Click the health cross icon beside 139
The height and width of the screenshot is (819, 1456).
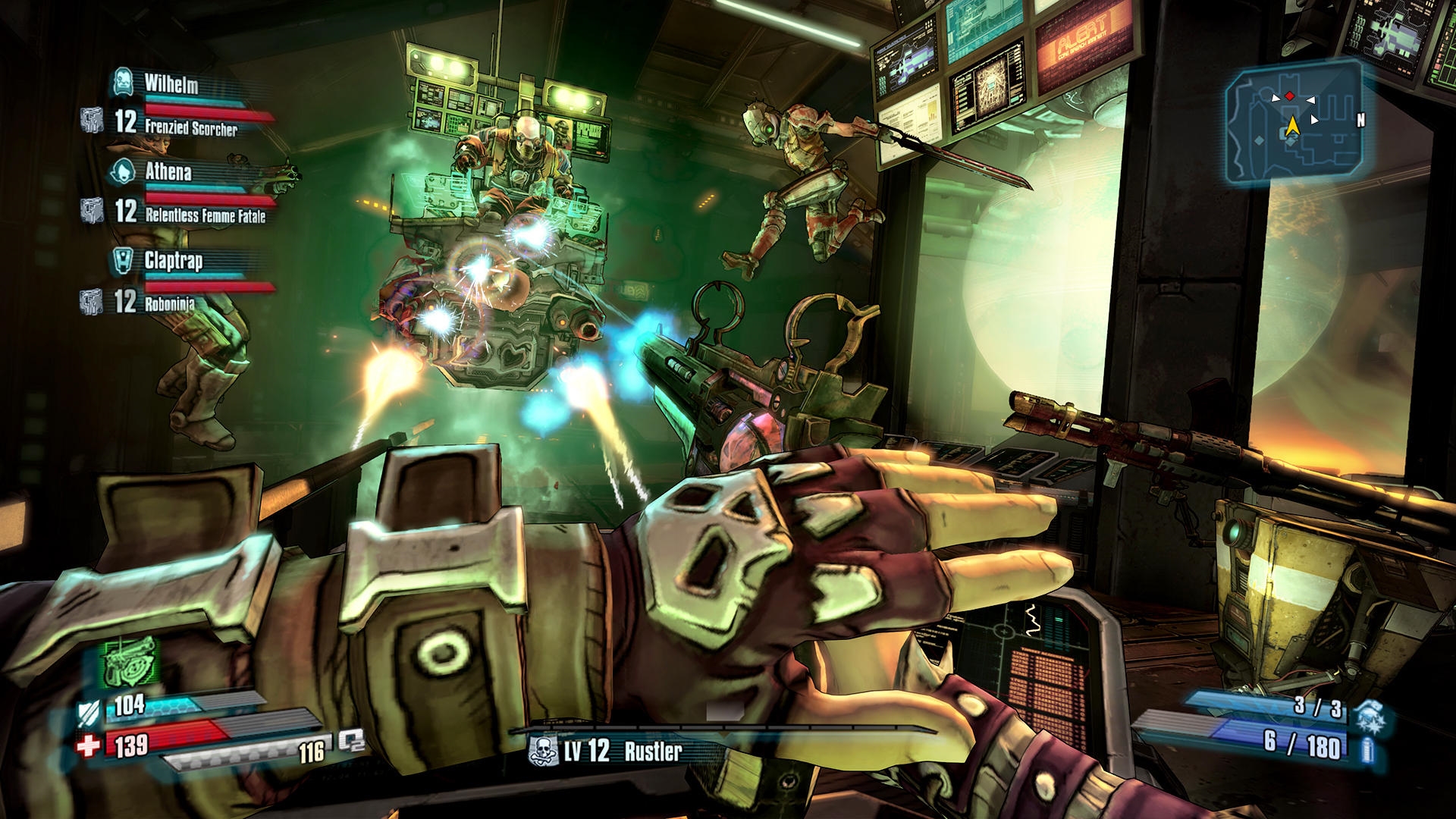pos(88,745)
